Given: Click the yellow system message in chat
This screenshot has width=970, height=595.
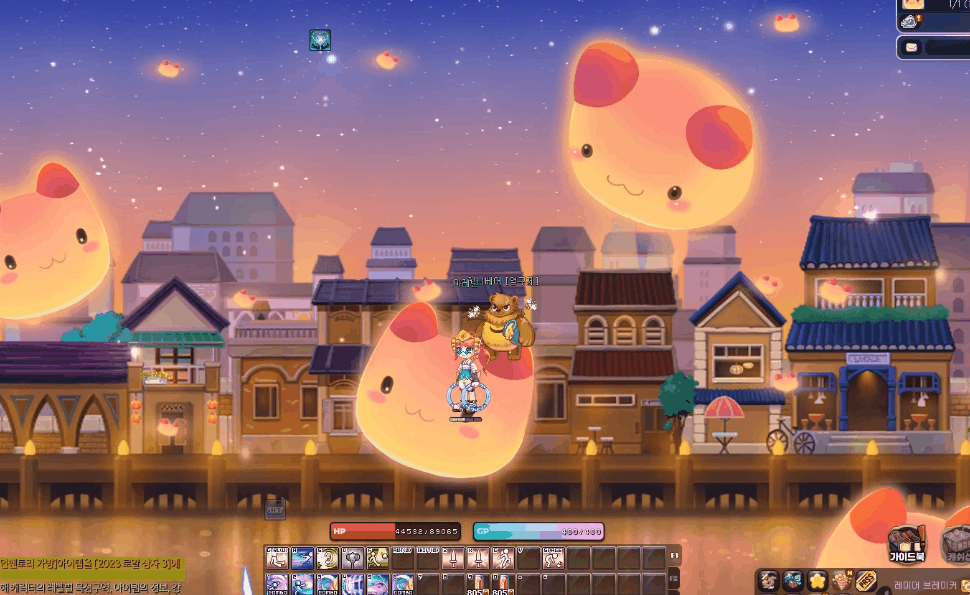Looking at the screenshot, I should 90,566.
